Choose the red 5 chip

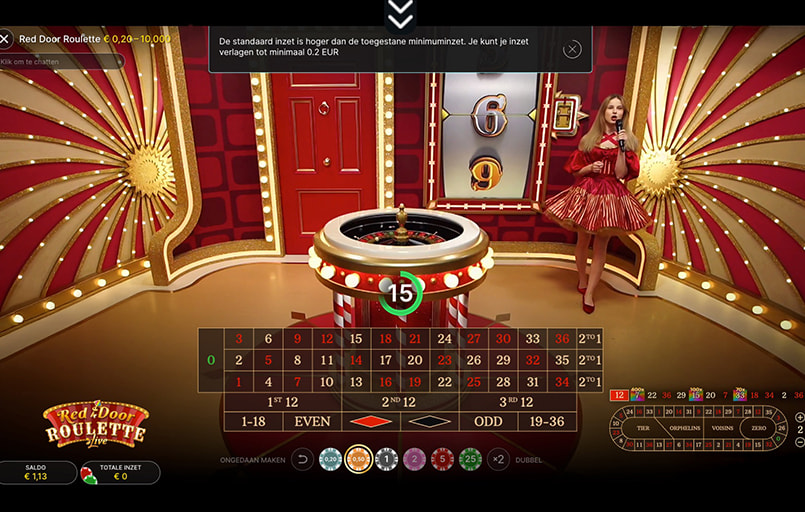442,459
